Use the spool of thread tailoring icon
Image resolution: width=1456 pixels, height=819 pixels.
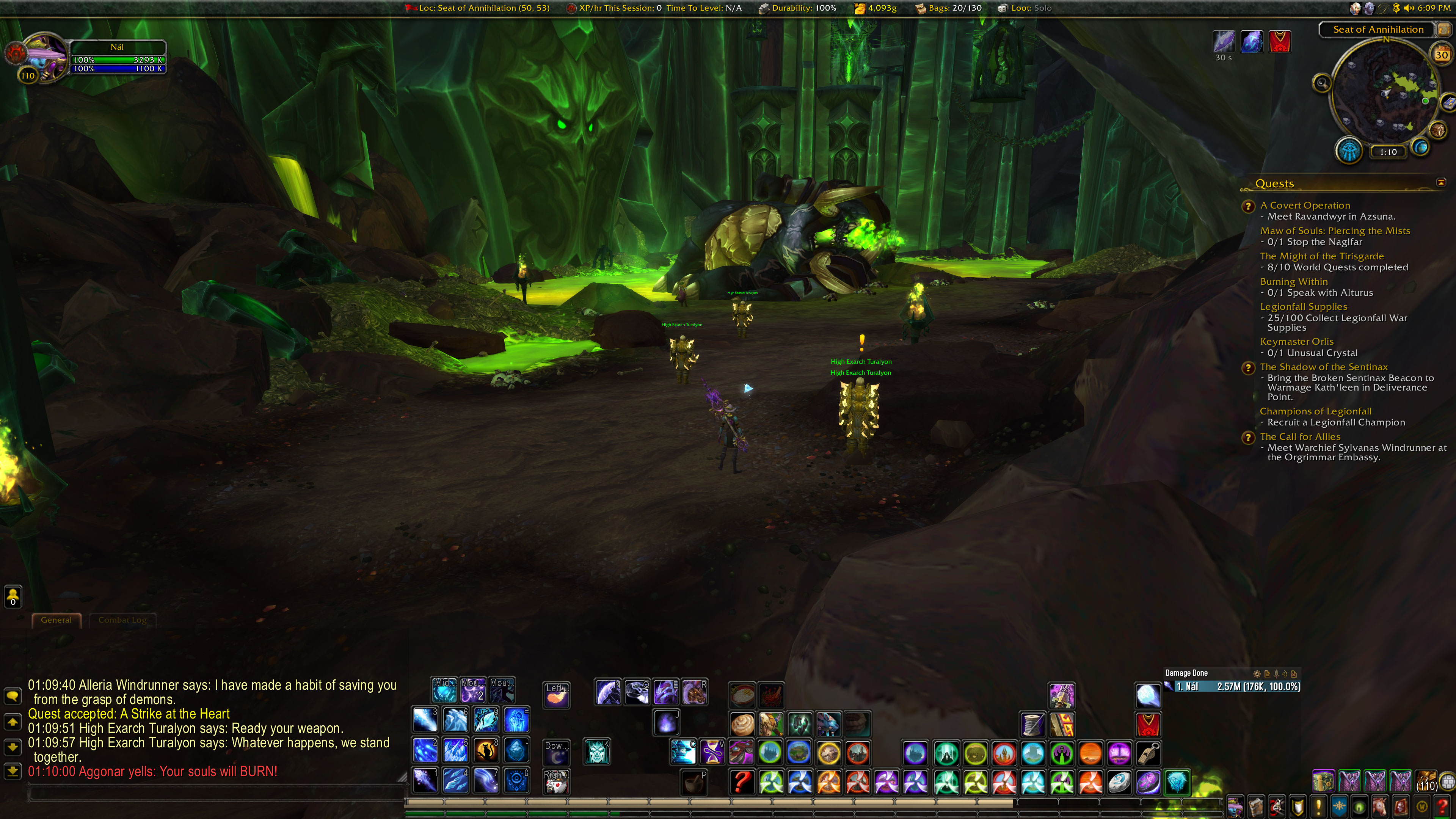click(x=1032, y=724)
